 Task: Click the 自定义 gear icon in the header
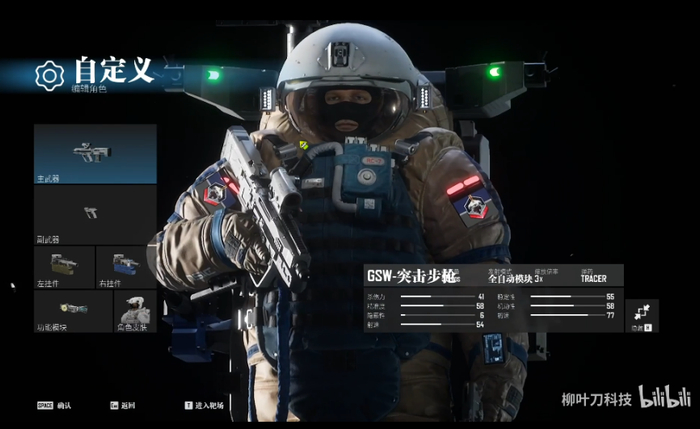tap(49, 75)
